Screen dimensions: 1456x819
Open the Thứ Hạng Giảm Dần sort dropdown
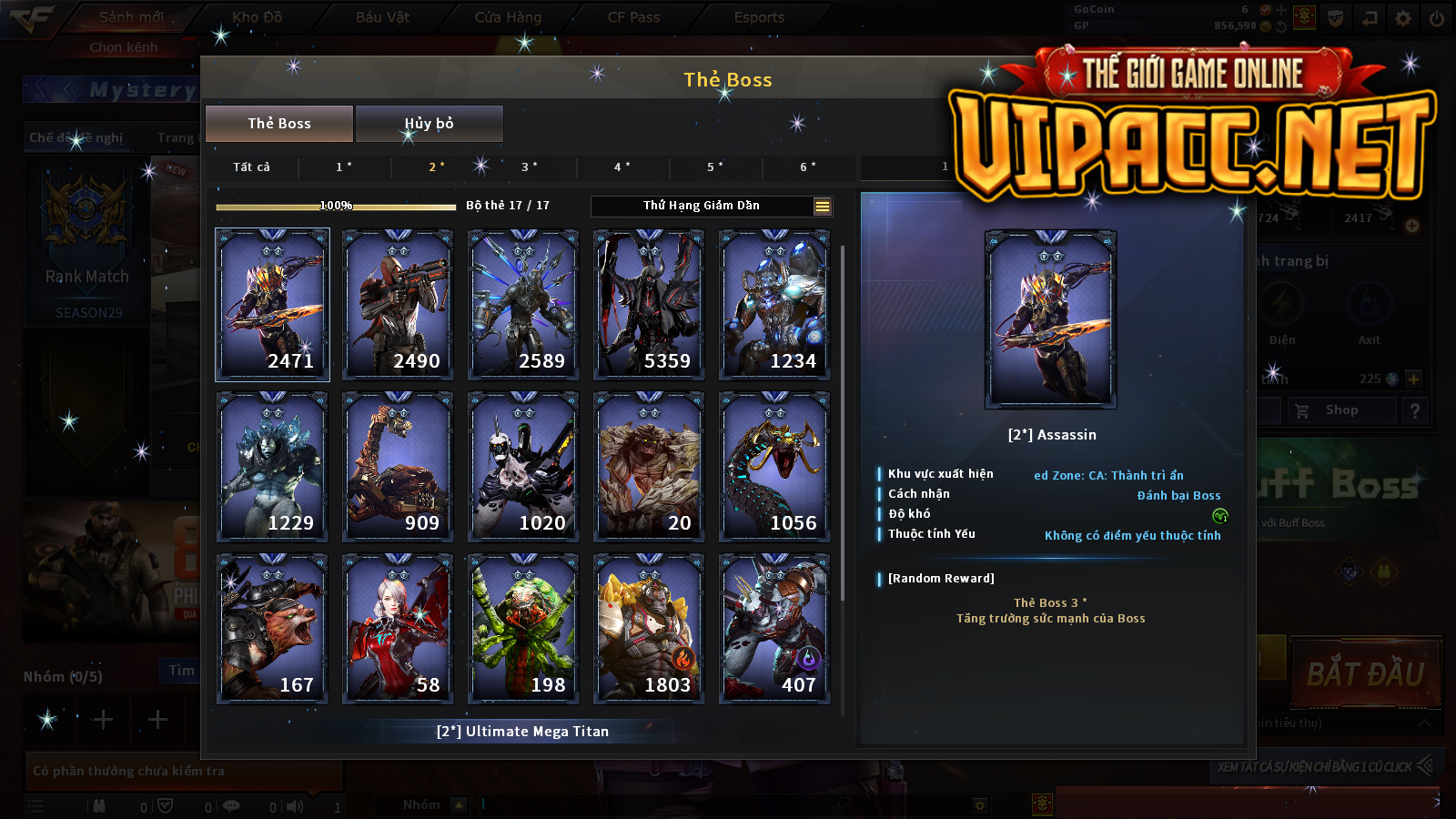click(x=712, y=207)
